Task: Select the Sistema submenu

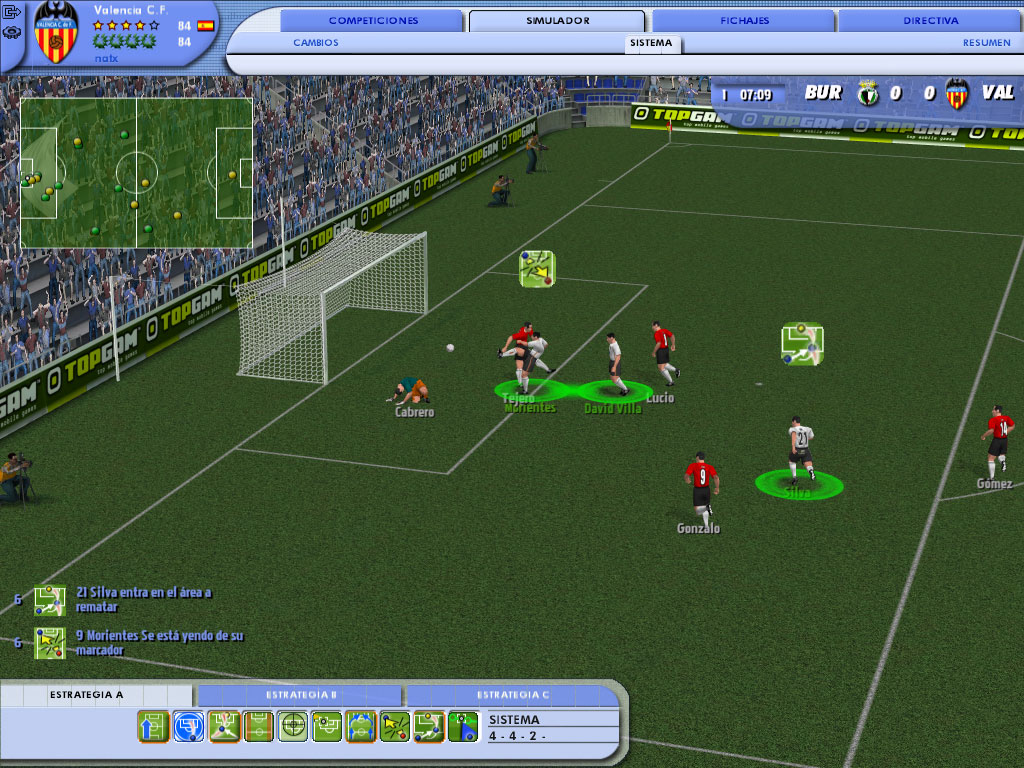Action: click(651, 43)
